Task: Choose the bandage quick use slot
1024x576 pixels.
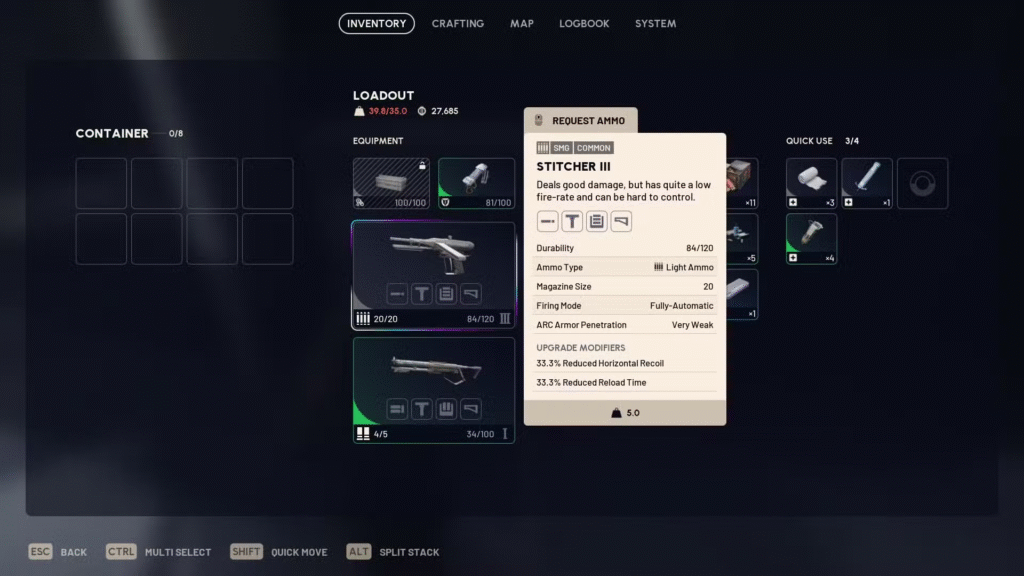Action: pyautogui.click(x=811, y=183)
